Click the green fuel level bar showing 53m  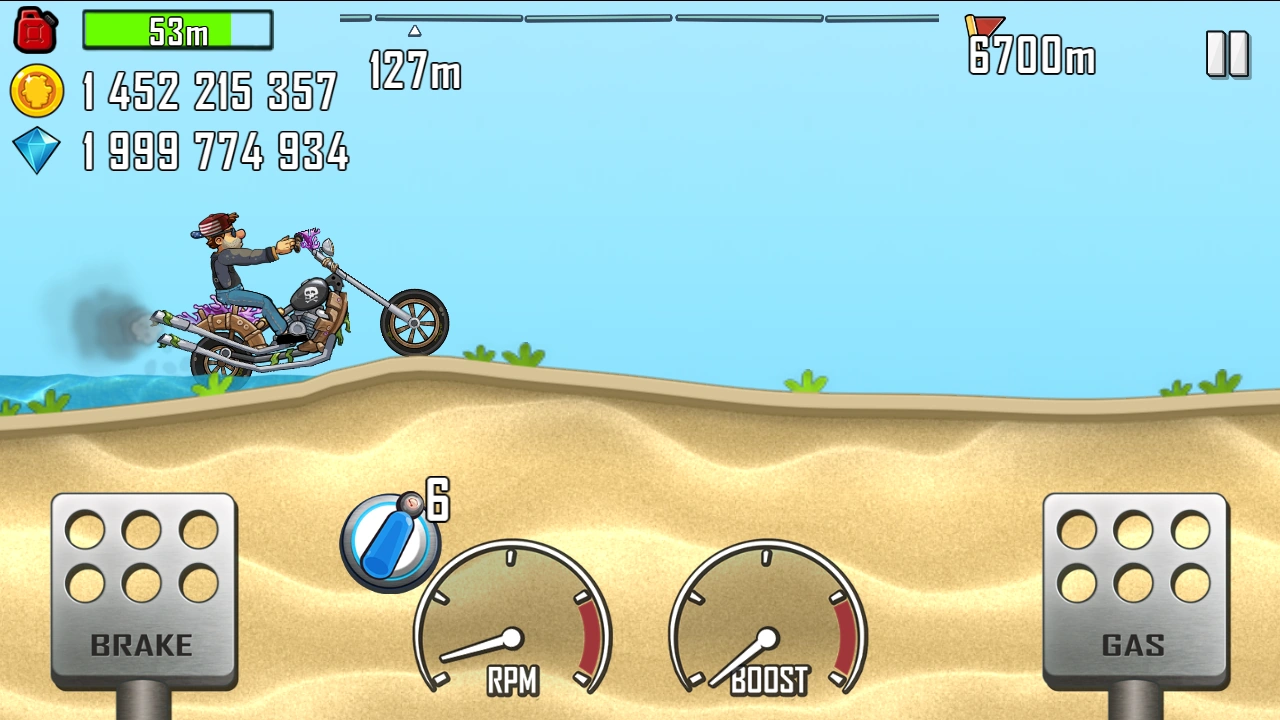177,31
